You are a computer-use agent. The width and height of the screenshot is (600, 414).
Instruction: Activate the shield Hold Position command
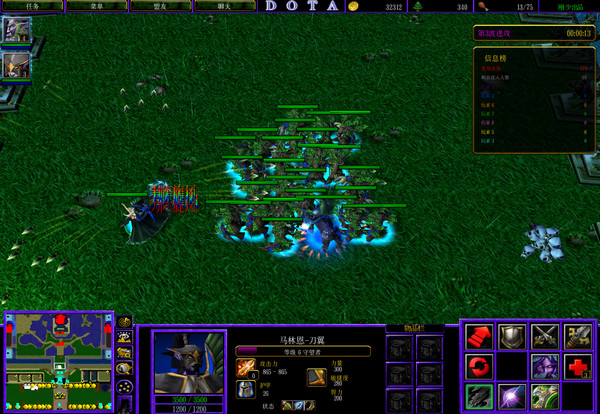pos(512,335)
